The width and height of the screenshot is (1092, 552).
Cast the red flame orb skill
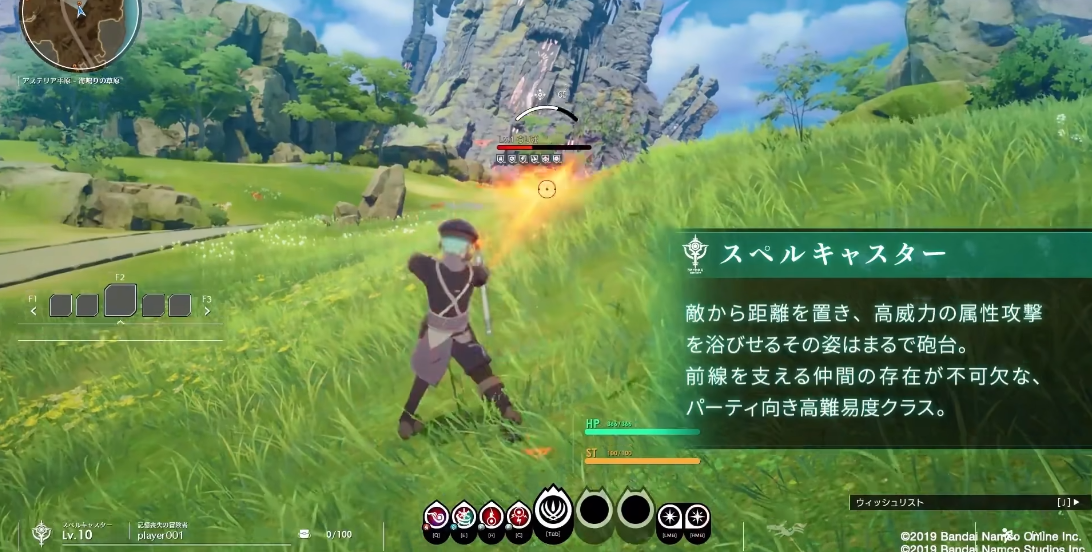tap(491, 516)
